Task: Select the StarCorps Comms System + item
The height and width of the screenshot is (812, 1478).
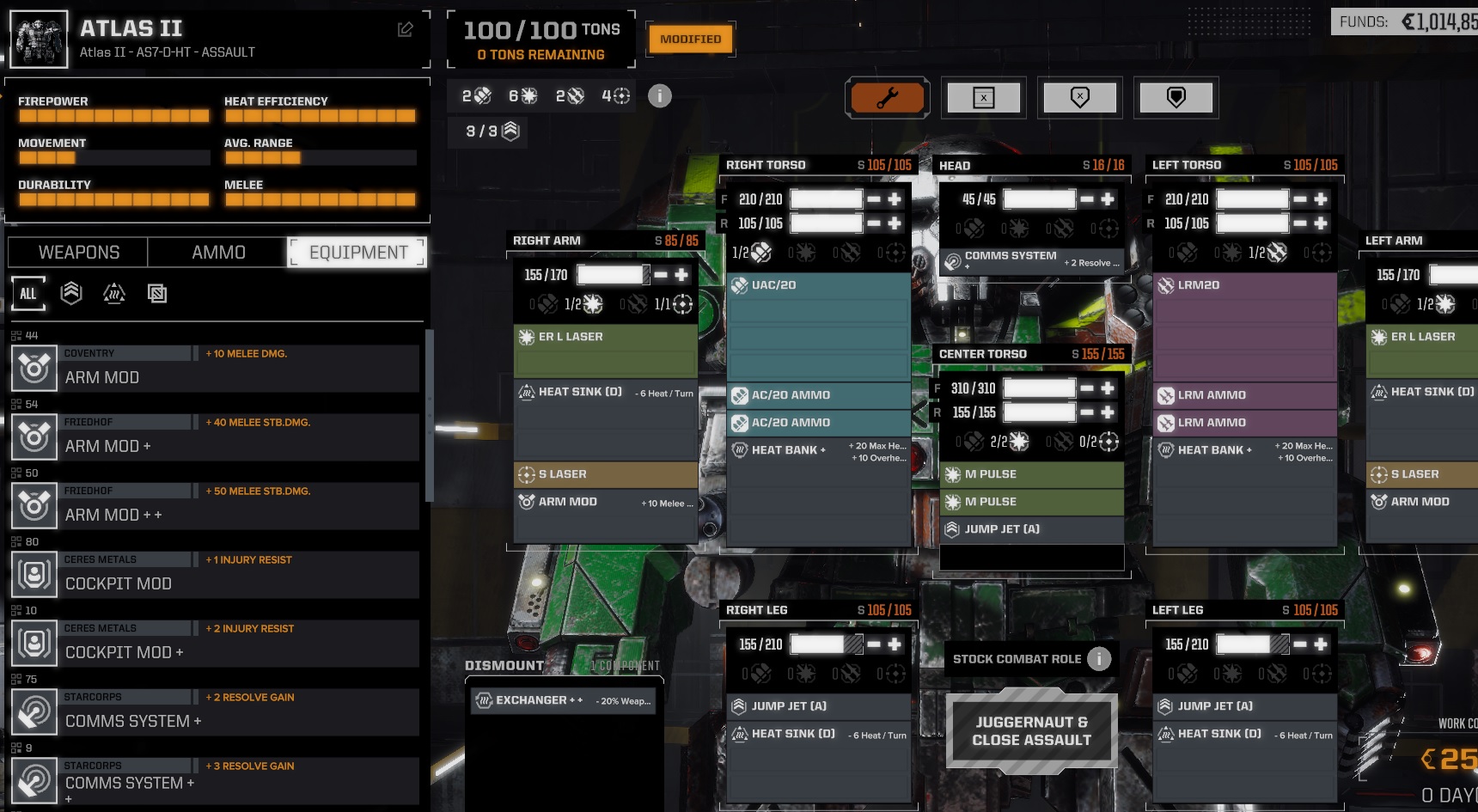Action: [x=215, y=712]
